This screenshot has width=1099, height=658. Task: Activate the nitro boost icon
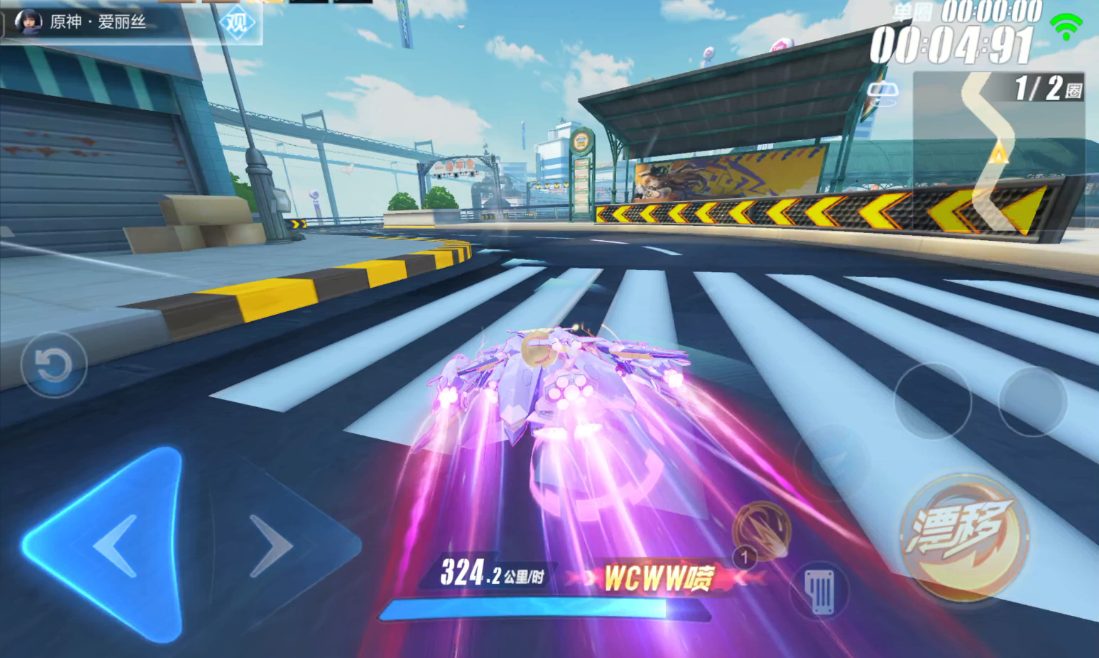tap(761, 530)
